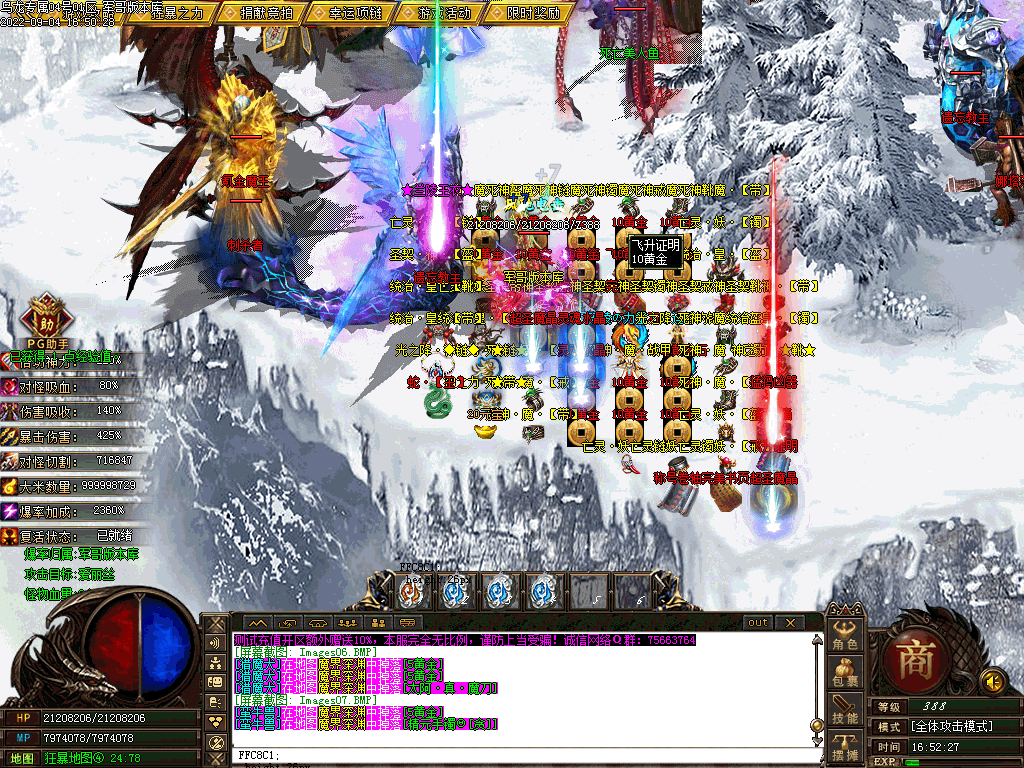Click the chat text input field

[520, 755]
